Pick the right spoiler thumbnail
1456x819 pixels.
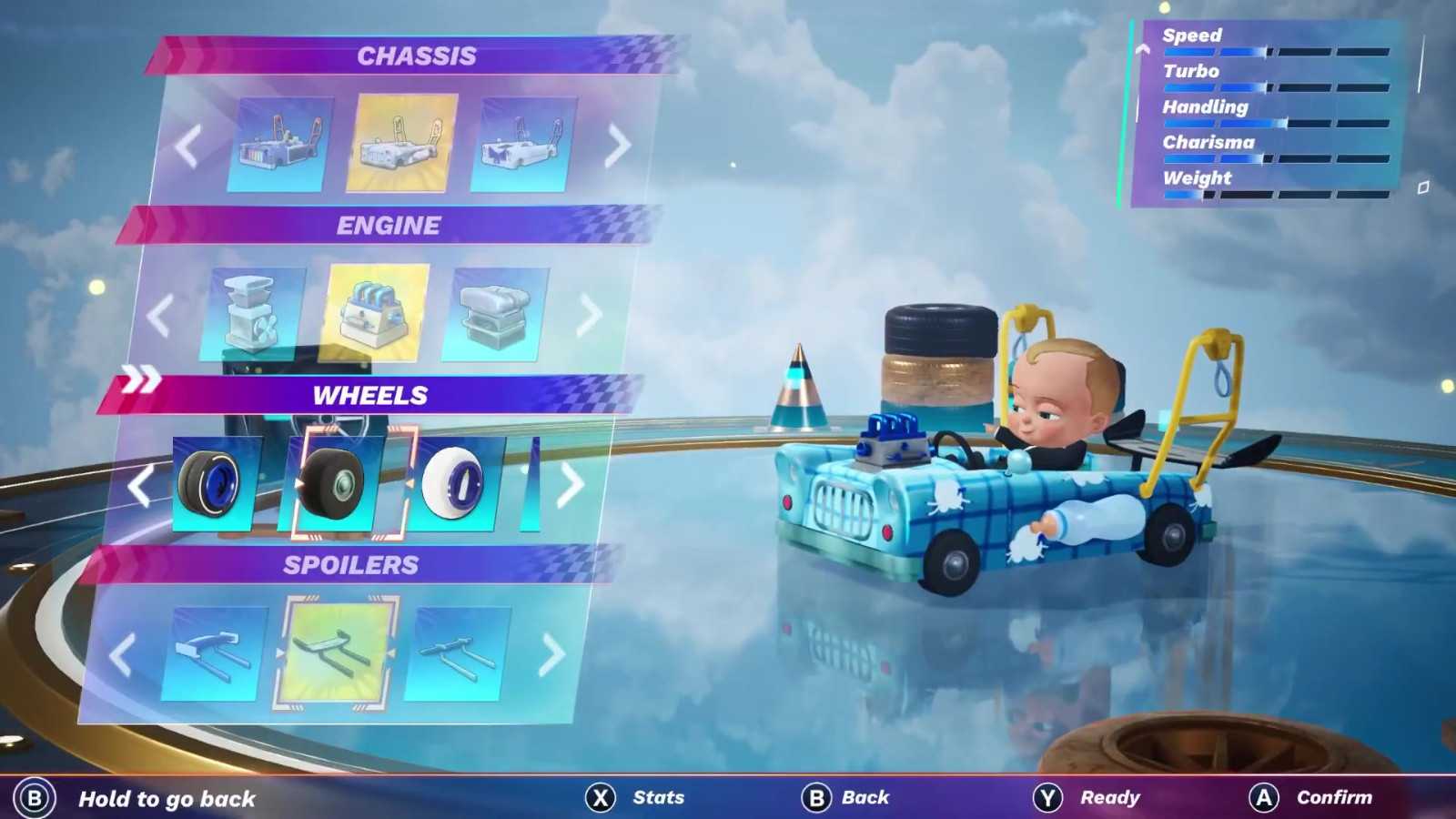point(457,653)
